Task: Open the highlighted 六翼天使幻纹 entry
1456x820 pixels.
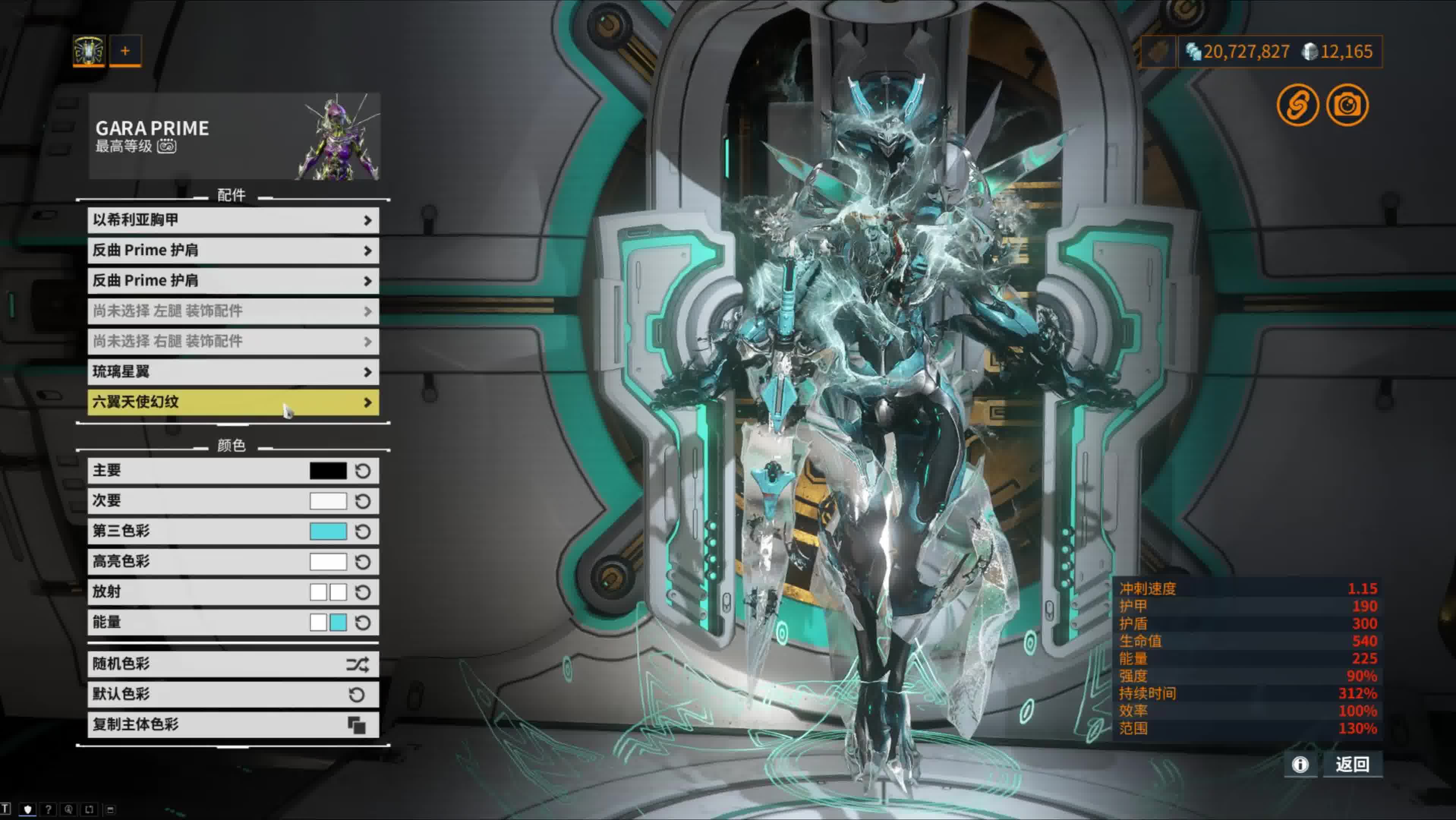Action: pos(232,402)
